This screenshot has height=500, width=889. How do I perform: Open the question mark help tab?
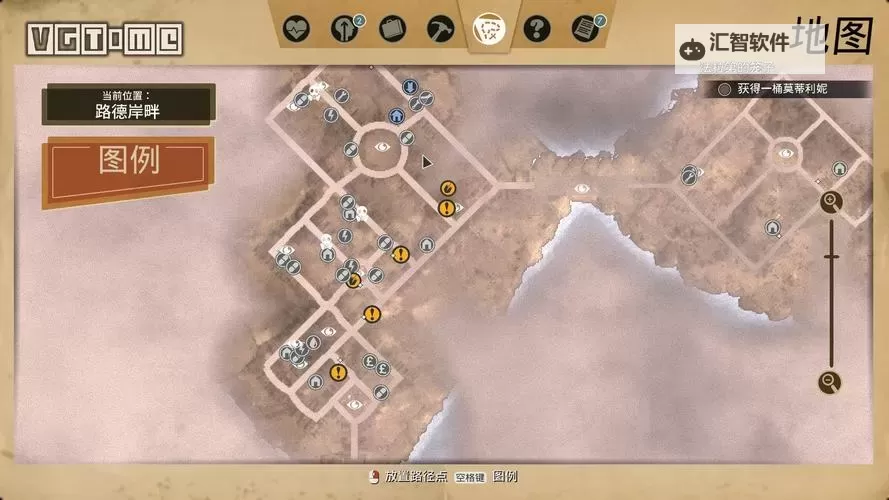click(x=537, y=27)
